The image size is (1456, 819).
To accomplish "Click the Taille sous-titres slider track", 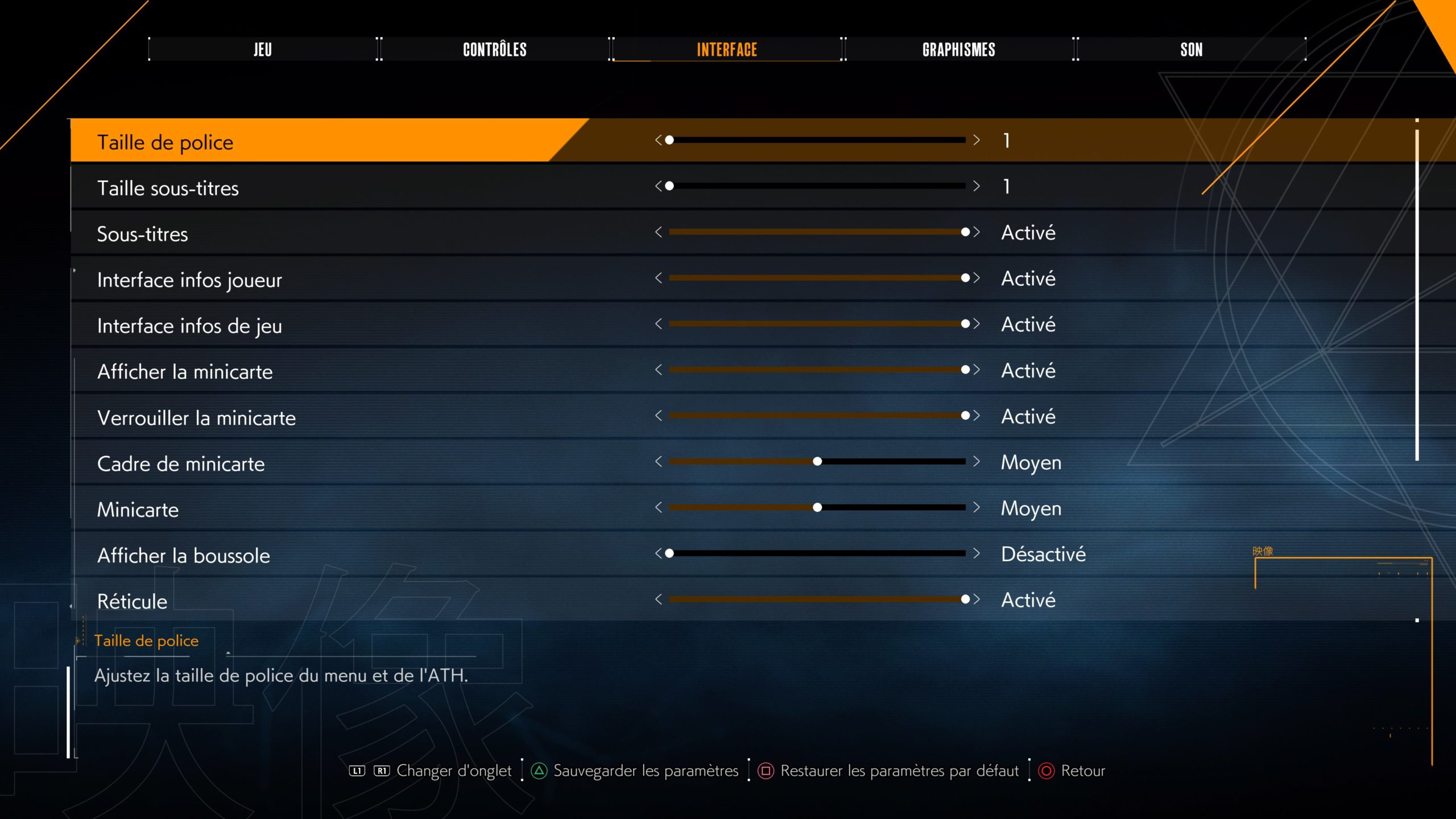I will (817, 186).
